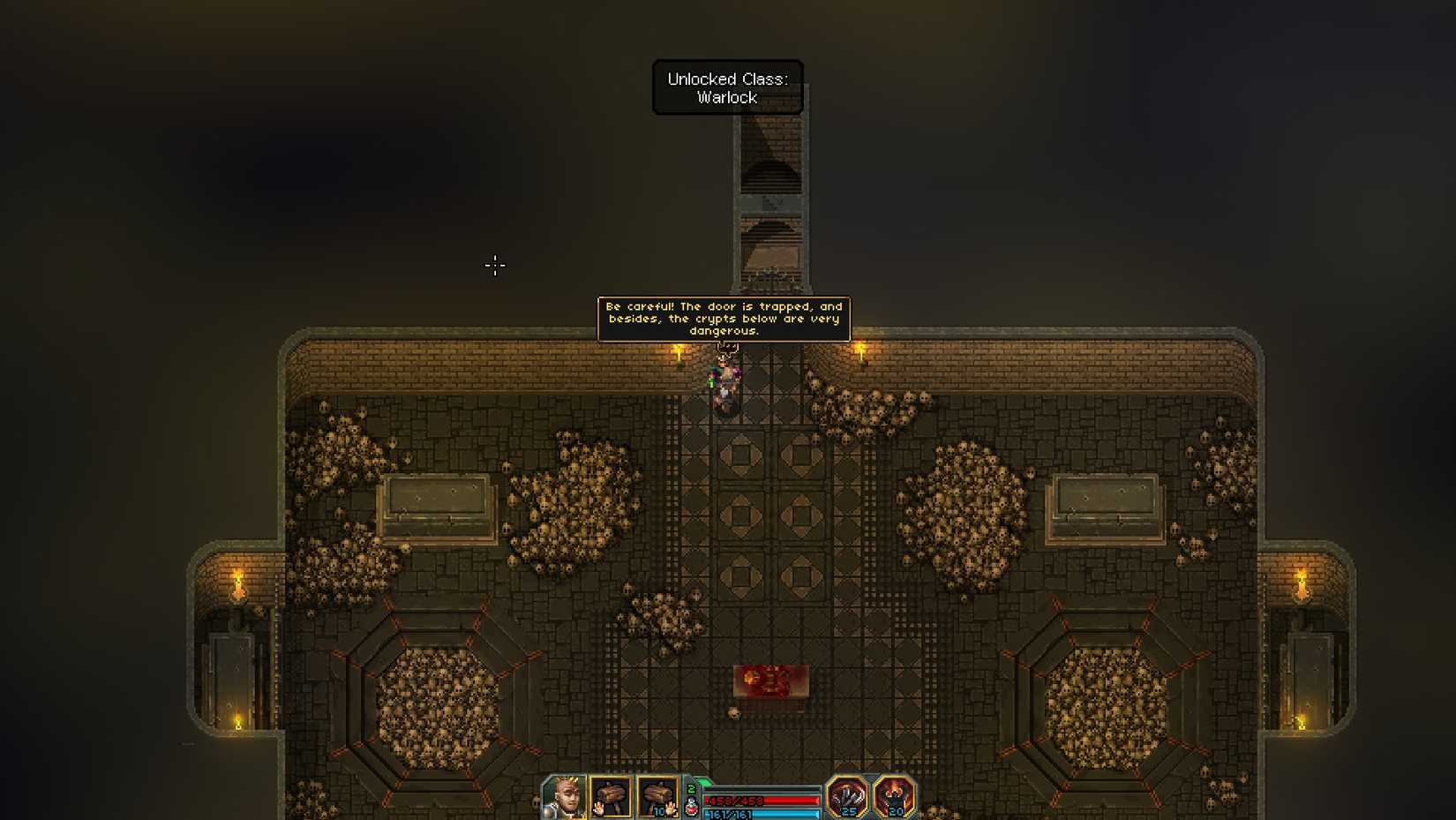This screenshot has width=1456, height=820.
Task: Click the stone coffin on the left wall
Action: pyautogui.click(x=436, y=506)
